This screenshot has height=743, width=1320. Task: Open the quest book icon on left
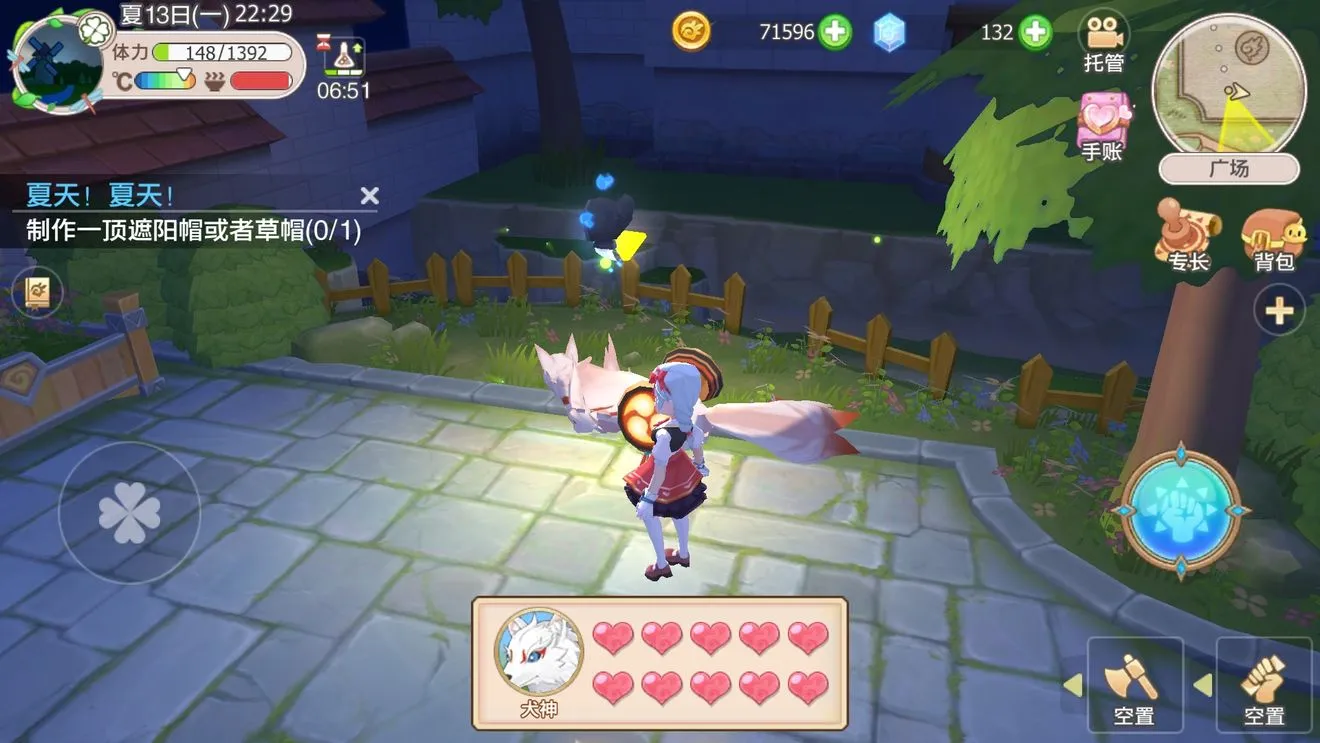(x=43, y=294)
